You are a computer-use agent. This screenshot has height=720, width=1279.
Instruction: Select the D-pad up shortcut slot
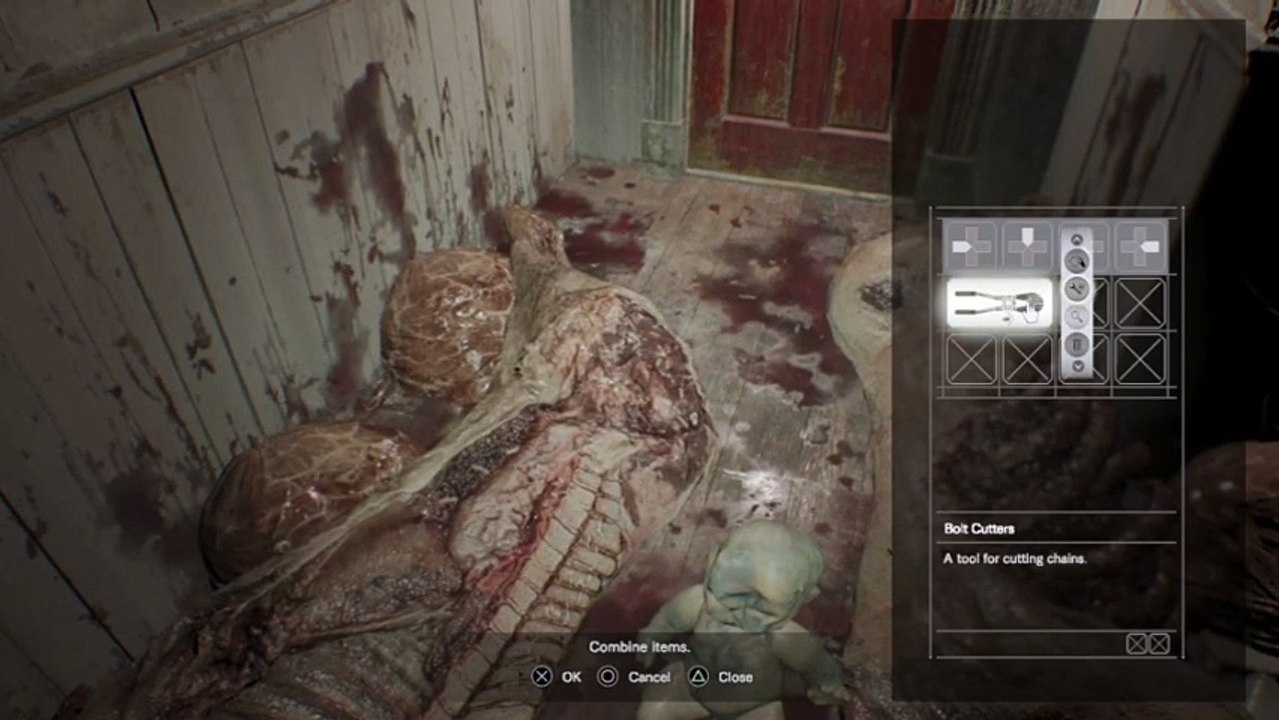[x=1027, y=245]
